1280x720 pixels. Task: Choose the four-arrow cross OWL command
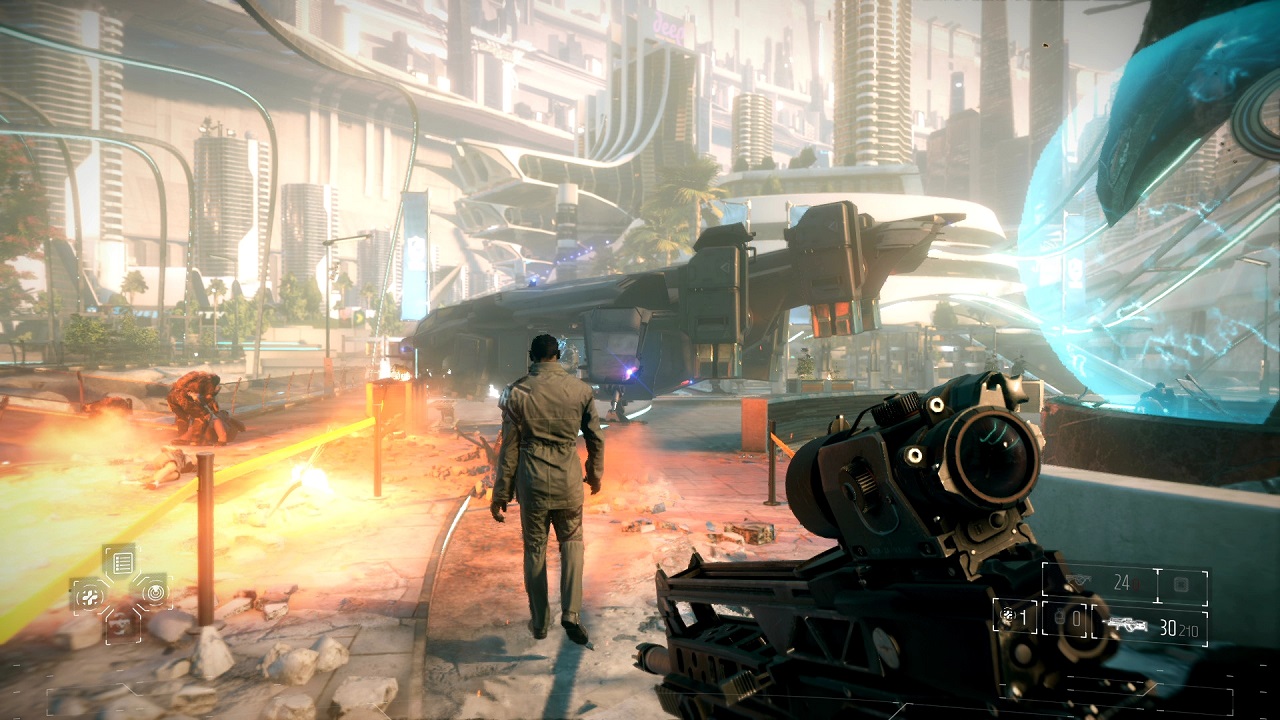pyautogui.click(x=87, y=596)
